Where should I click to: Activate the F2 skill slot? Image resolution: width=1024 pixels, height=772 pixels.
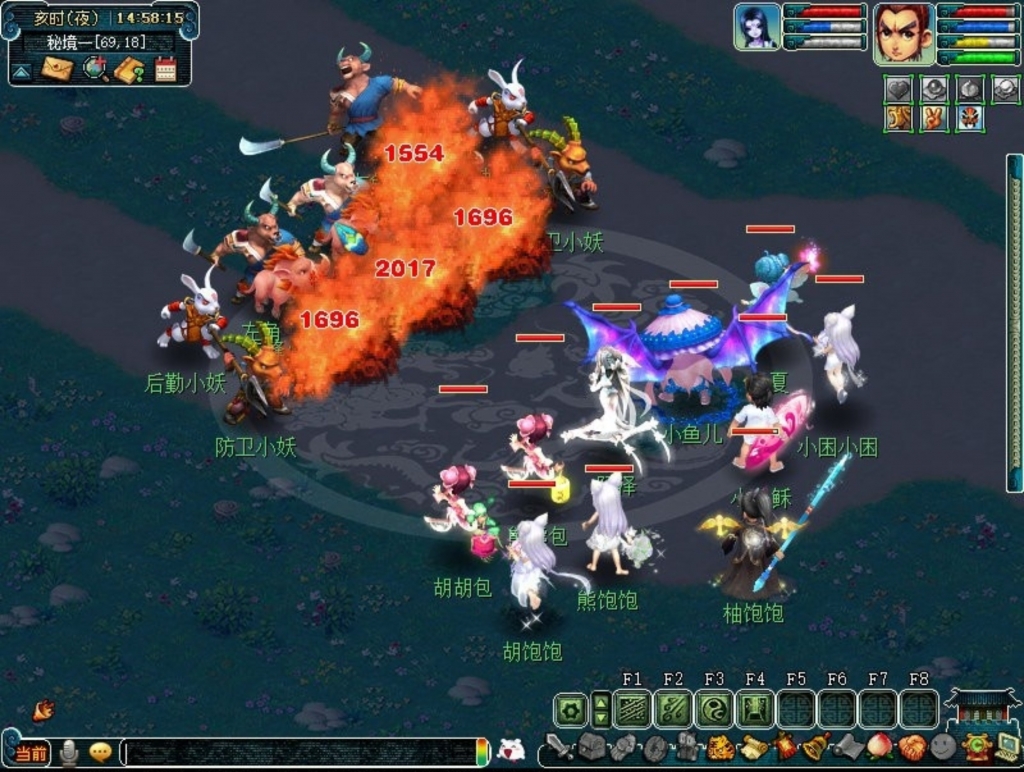673,710
